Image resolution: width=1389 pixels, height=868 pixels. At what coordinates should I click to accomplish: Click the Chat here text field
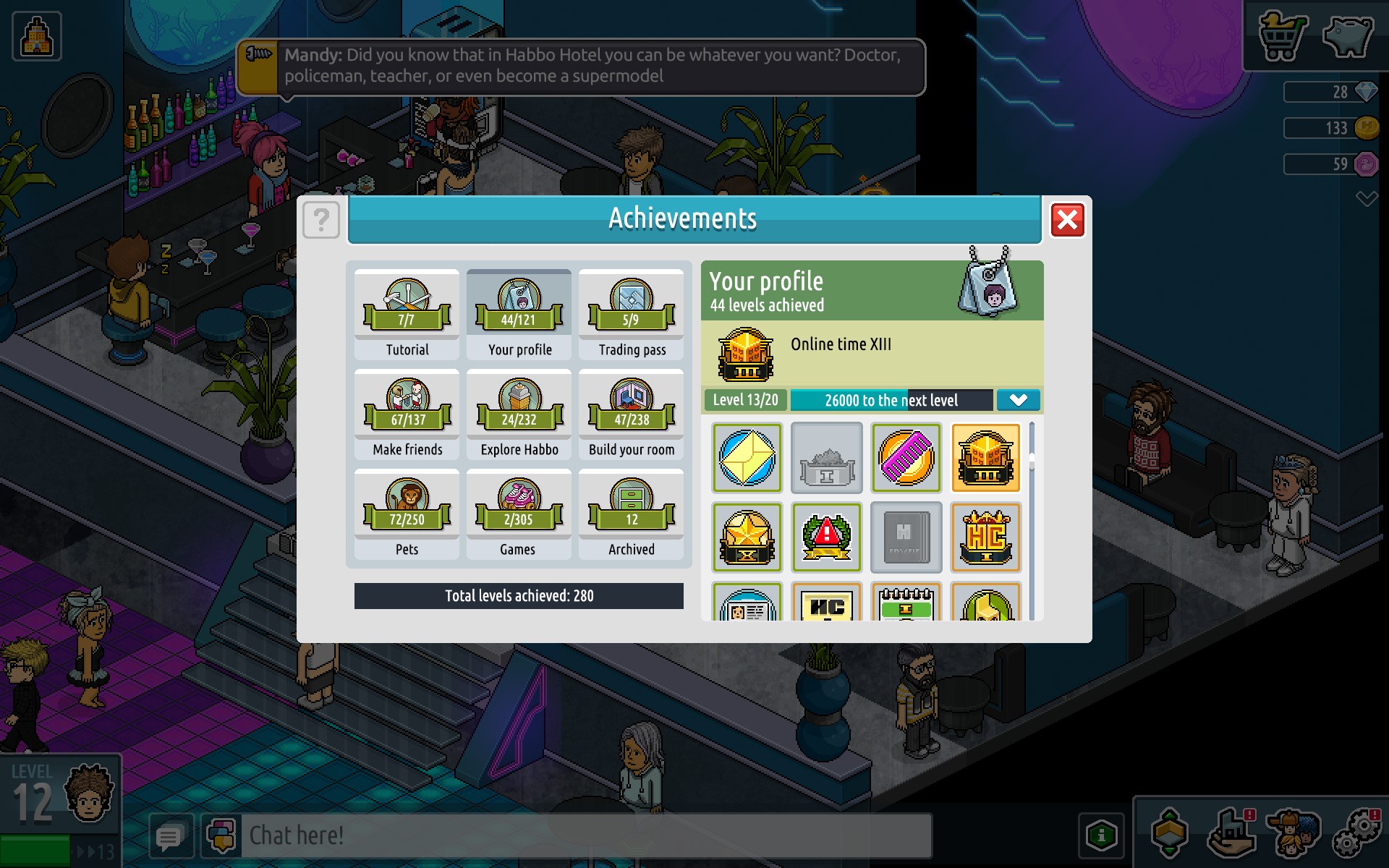tap(586, 835)
